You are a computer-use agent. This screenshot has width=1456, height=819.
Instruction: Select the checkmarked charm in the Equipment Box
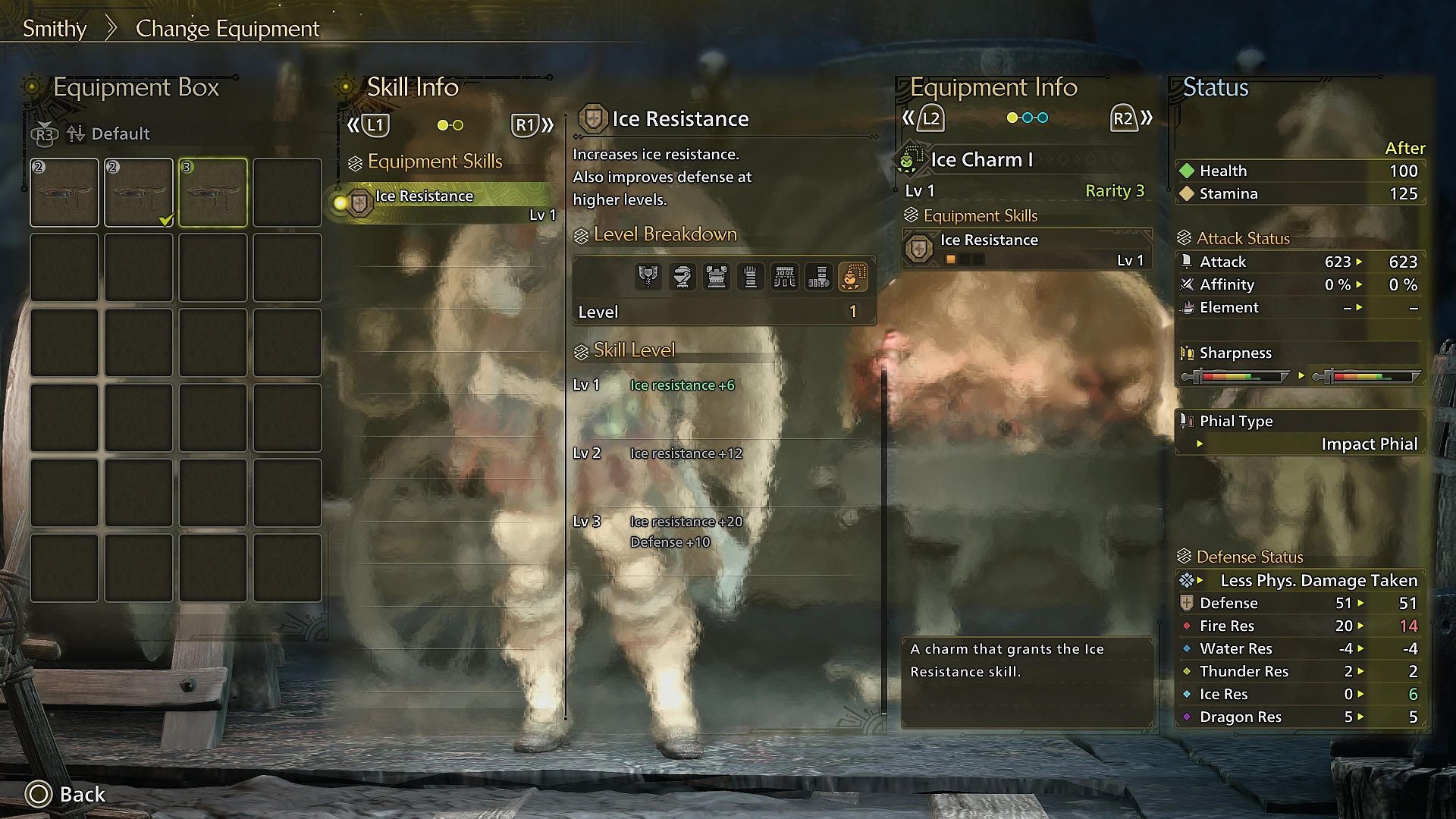click(139, 192)
